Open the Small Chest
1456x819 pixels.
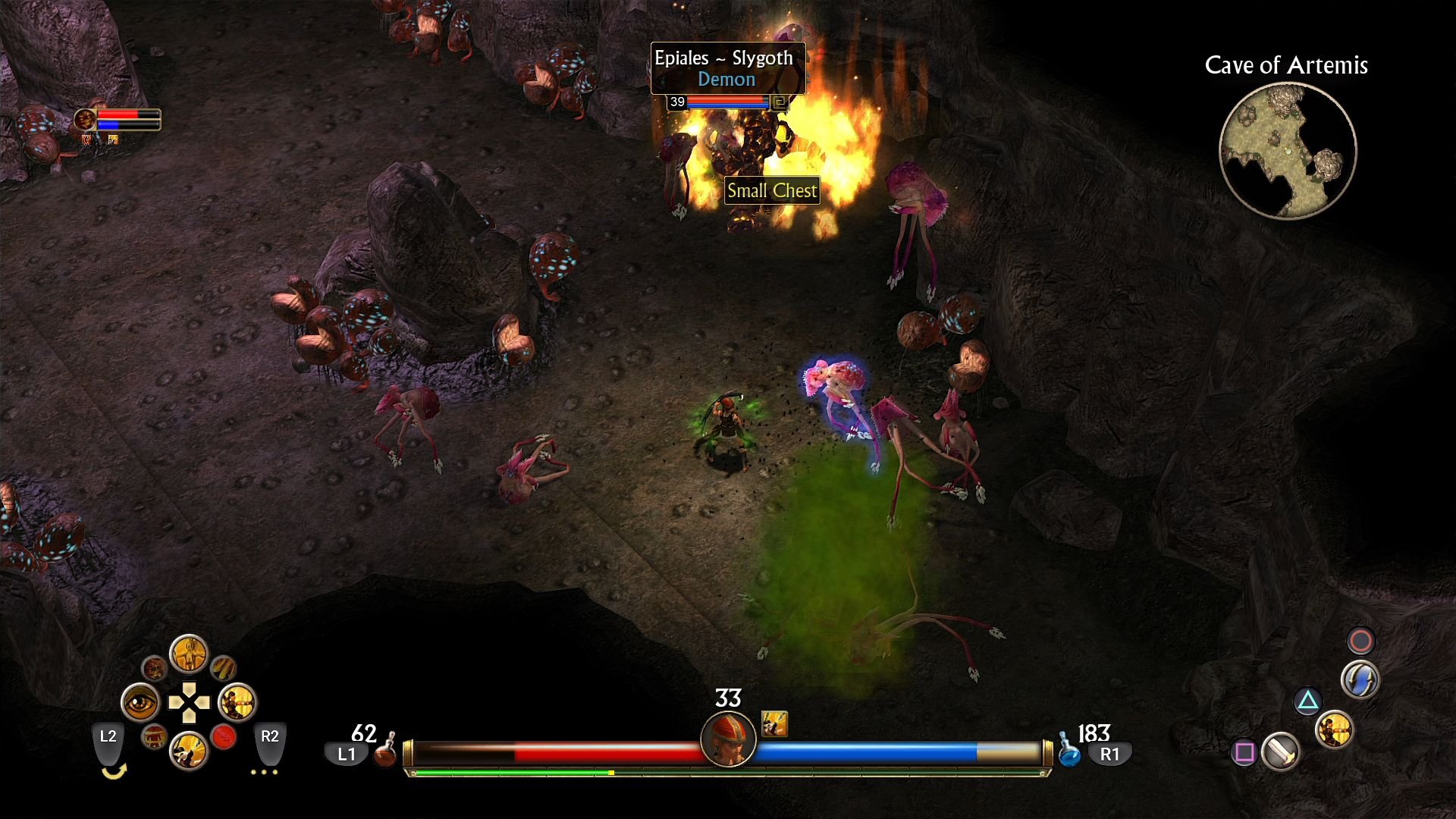tap(772, 190)
